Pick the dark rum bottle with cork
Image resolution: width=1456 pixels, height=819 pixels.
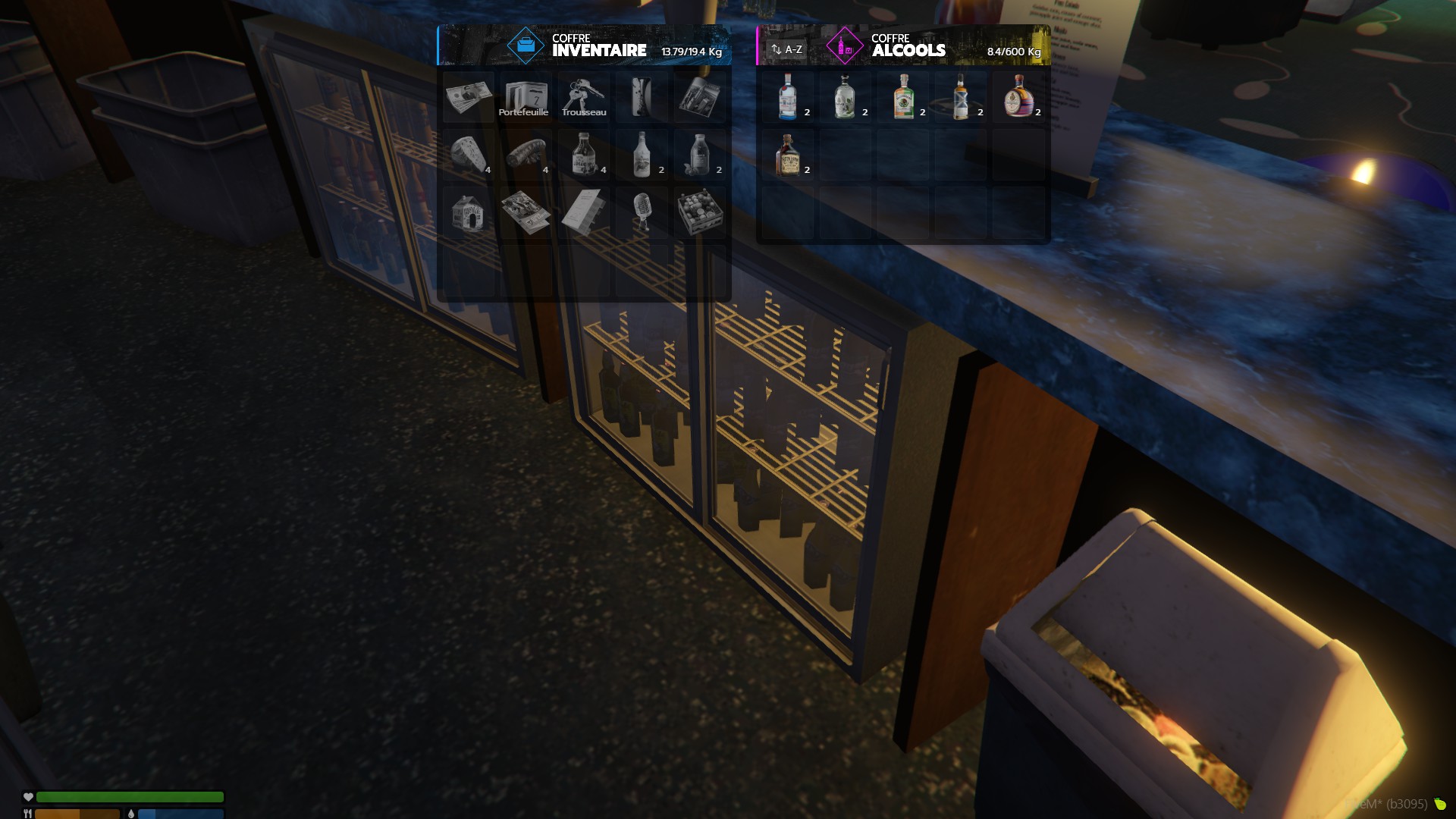click(788, 154)
